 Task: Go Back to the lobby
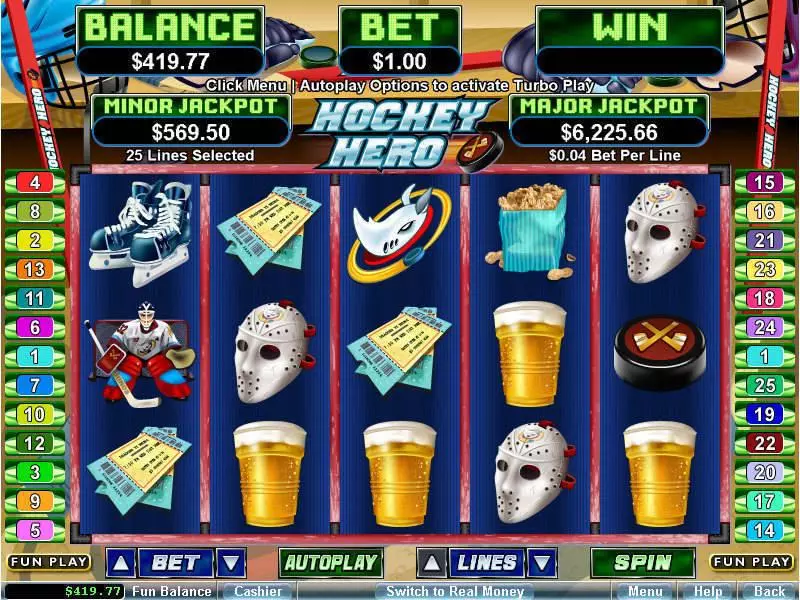[768, 591]
